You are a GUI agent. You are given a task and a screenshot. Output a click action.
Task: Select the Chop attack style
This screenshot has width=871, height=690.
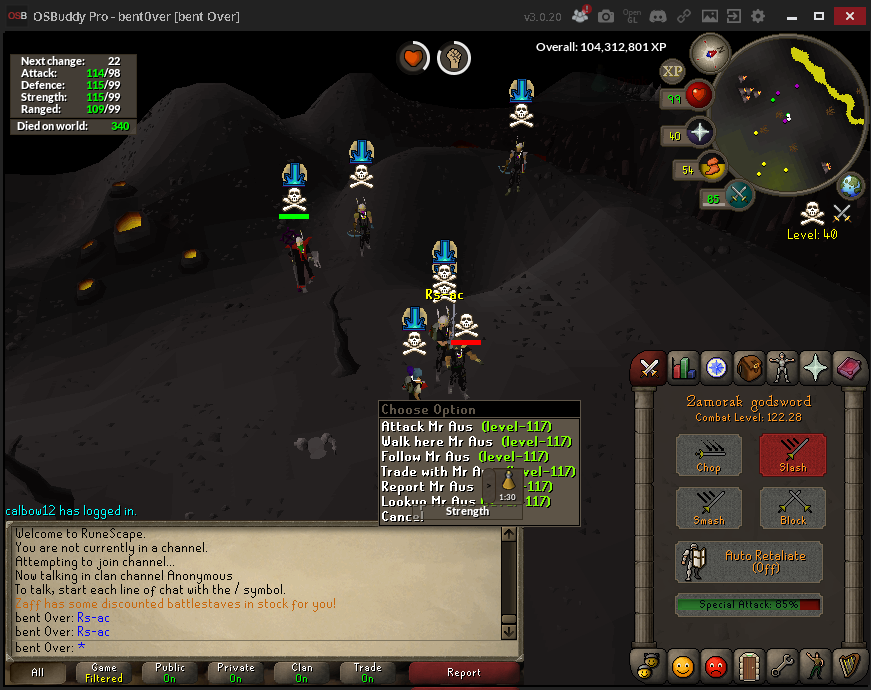[708, 455]
